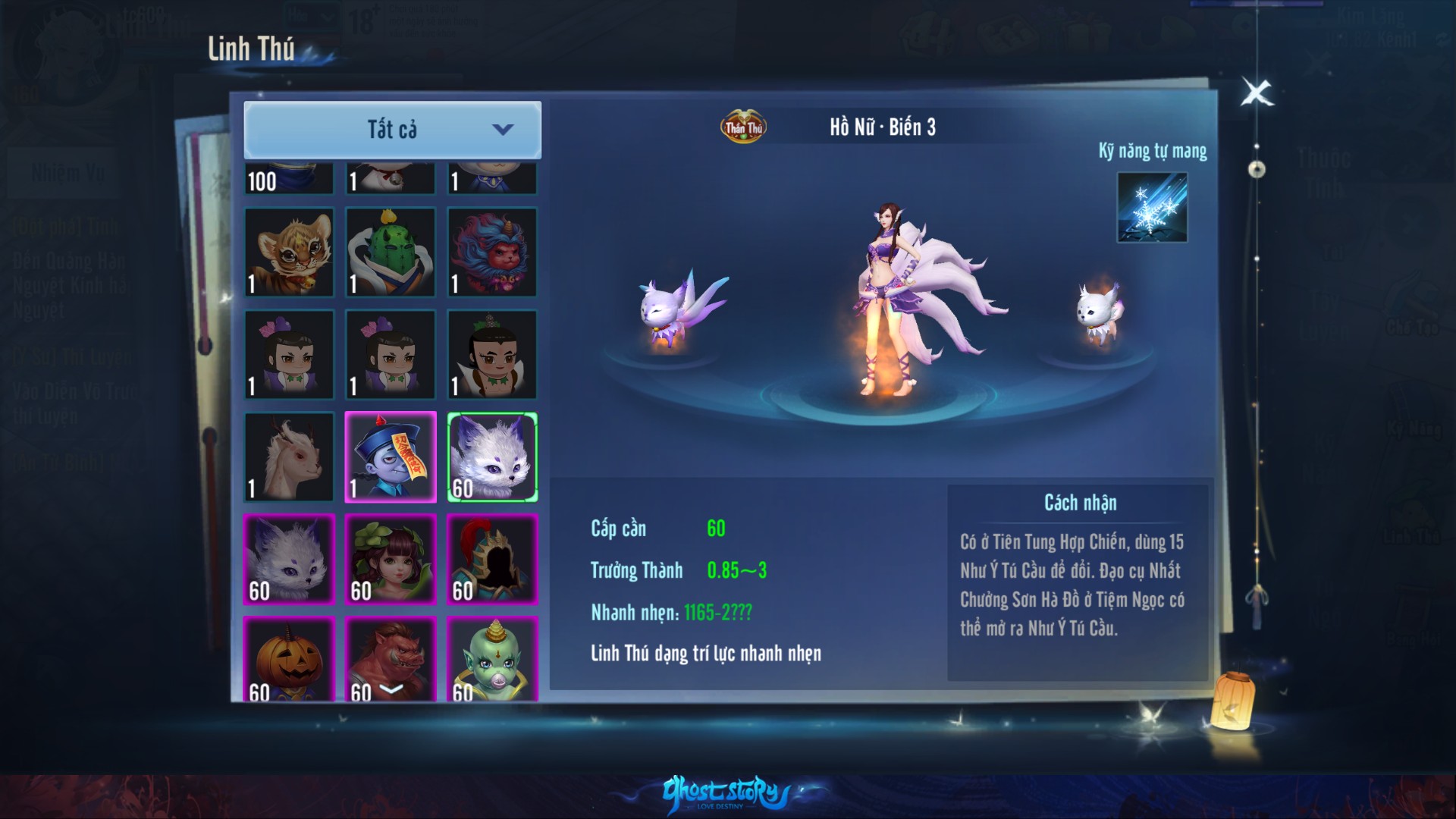Show the multi-tailed fox evolution form on left
This screenshot has width=1456, height=819.
pyautogui.click(x=677, y=311)
